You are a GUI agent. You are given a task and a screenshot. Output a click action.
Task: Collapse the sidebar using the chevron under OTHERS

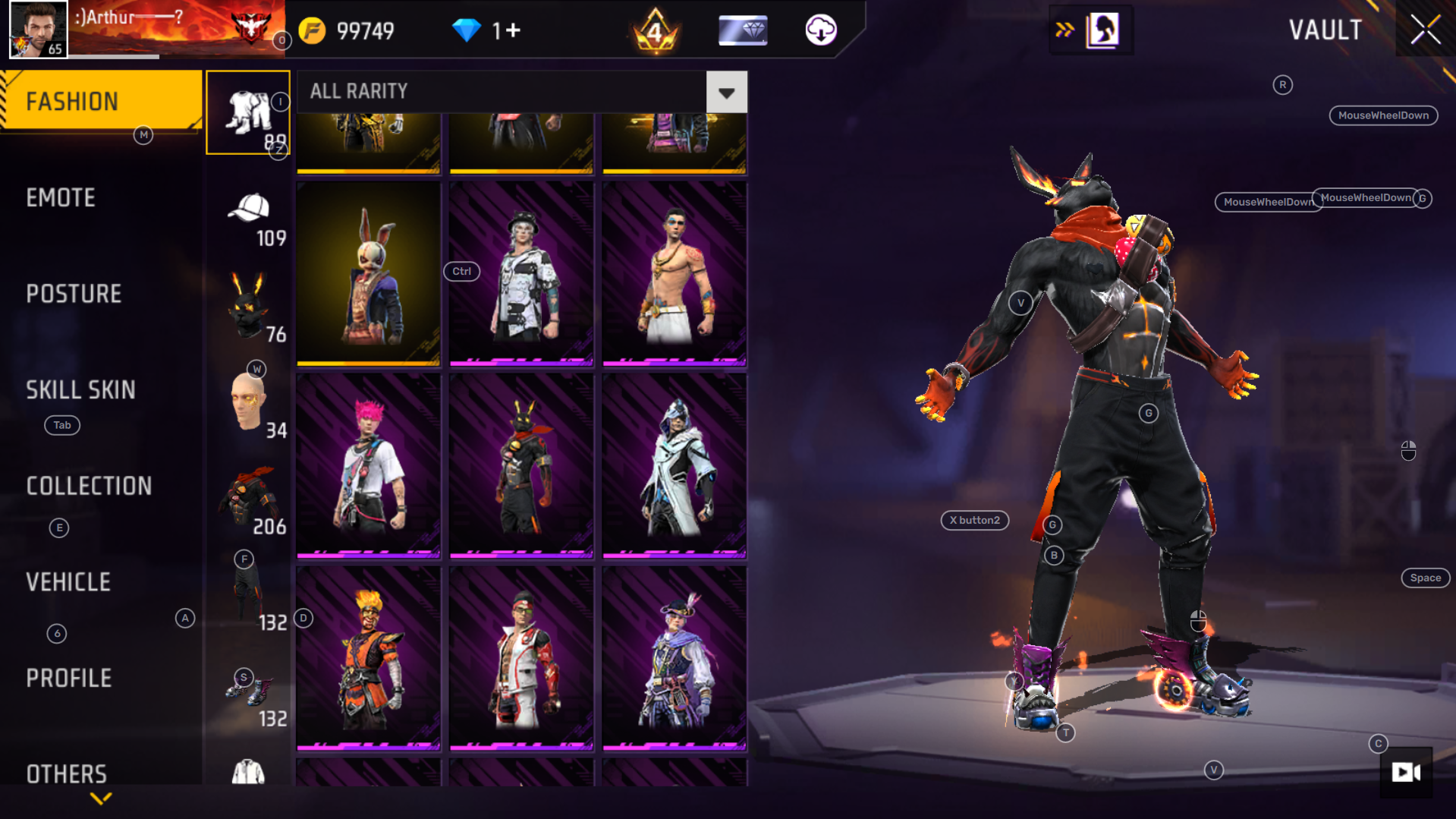click(x=99, y=799)
